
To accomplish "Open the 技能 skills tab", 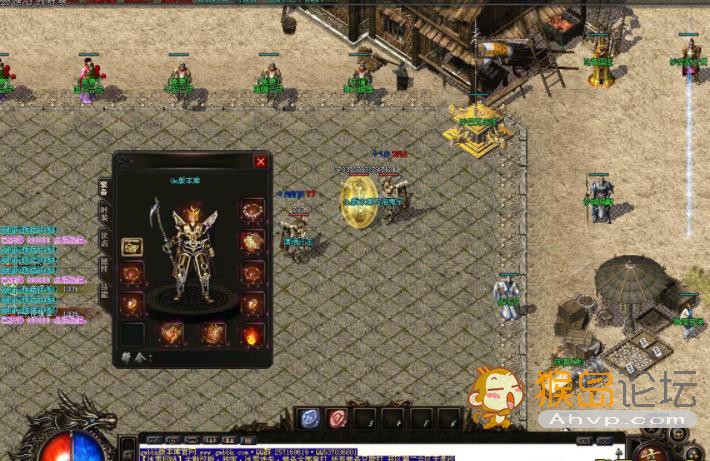I will pos(103,291).
